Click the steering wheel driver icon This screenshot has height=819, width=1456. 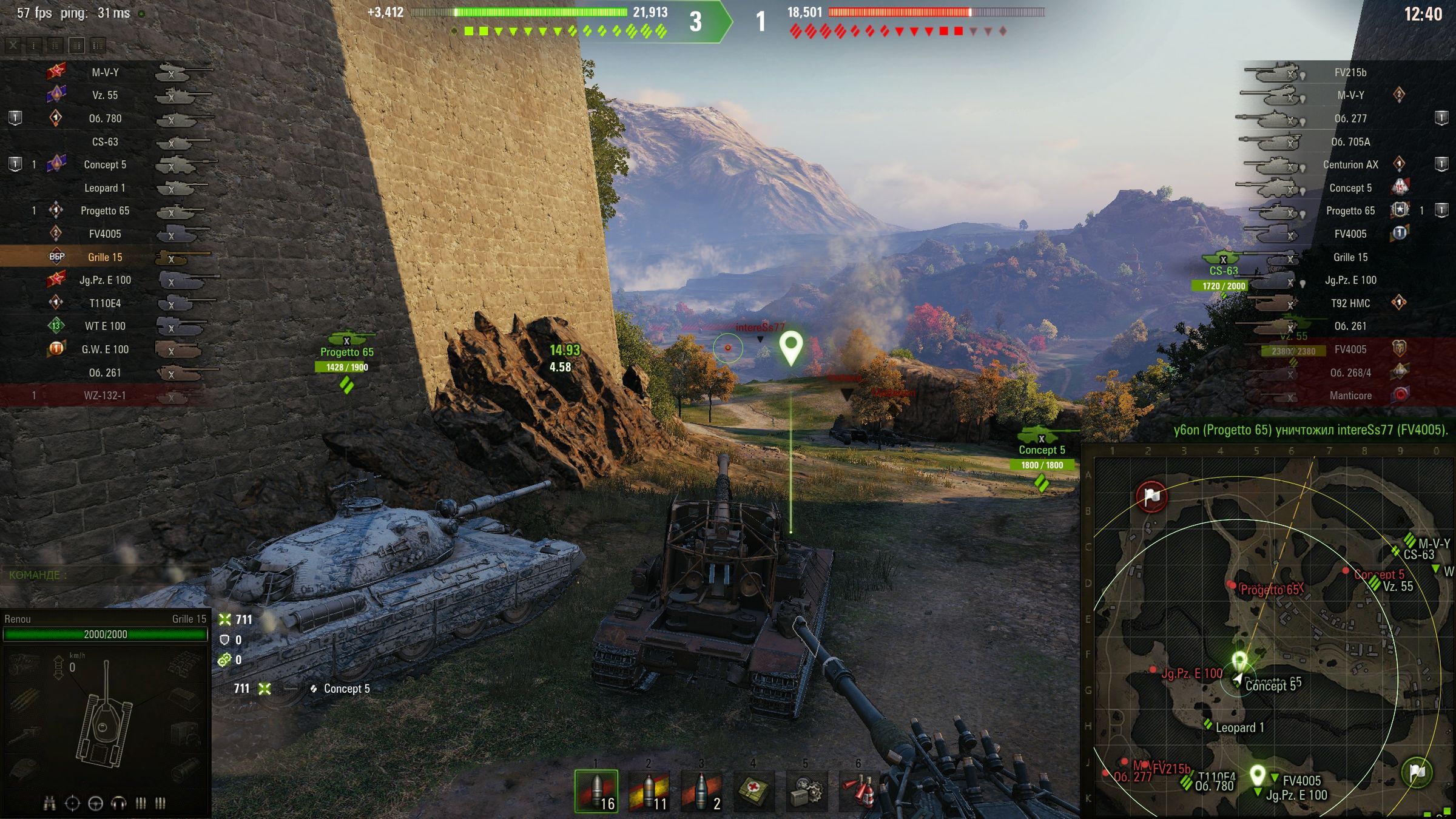click(x=95, y=804)
